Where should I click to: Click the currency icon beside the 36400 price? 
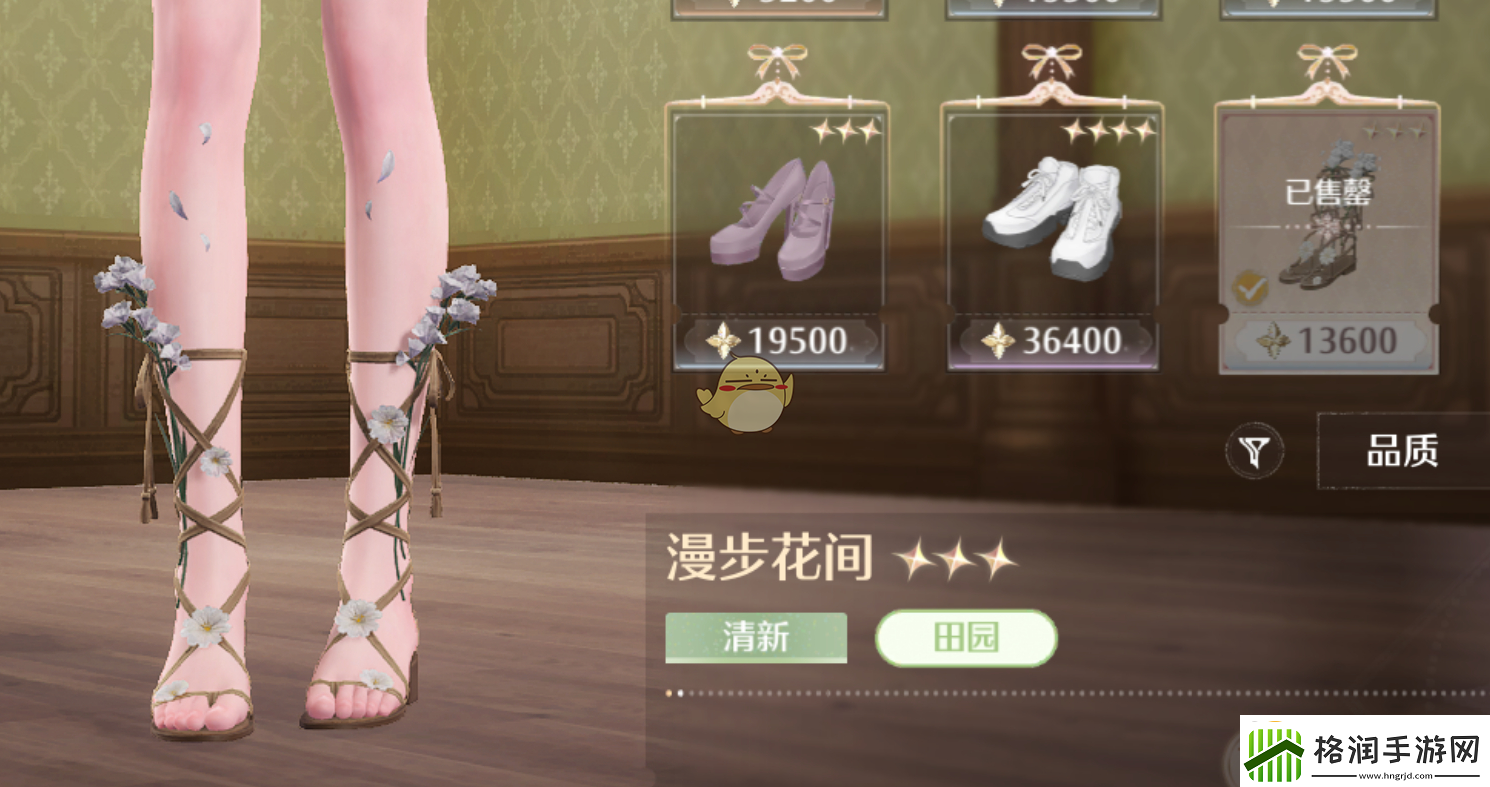pos(997,342)
